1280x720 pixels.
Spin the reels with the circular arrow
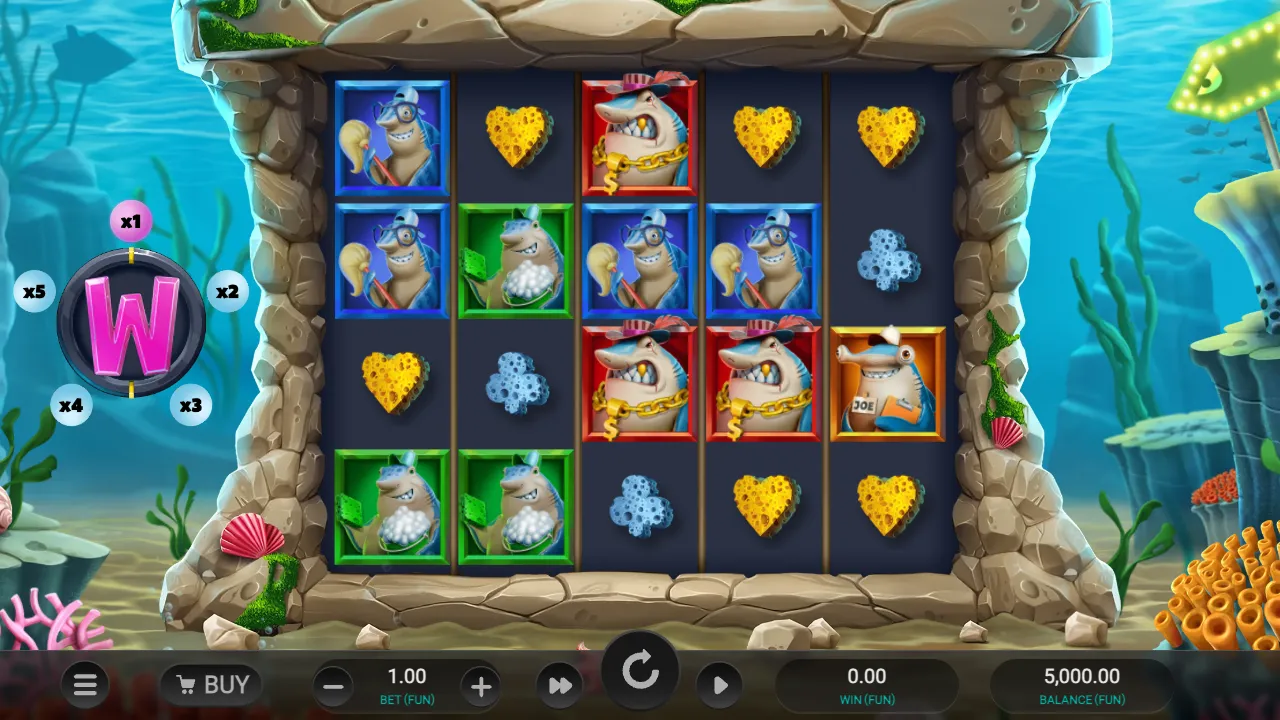click(640, 672)
